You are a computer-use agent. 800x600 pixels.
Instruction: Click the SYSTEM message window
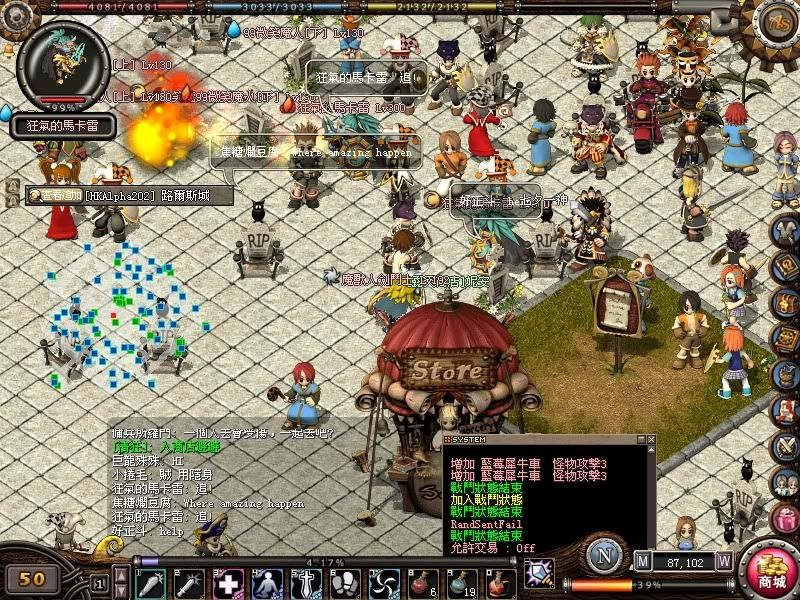548,497
